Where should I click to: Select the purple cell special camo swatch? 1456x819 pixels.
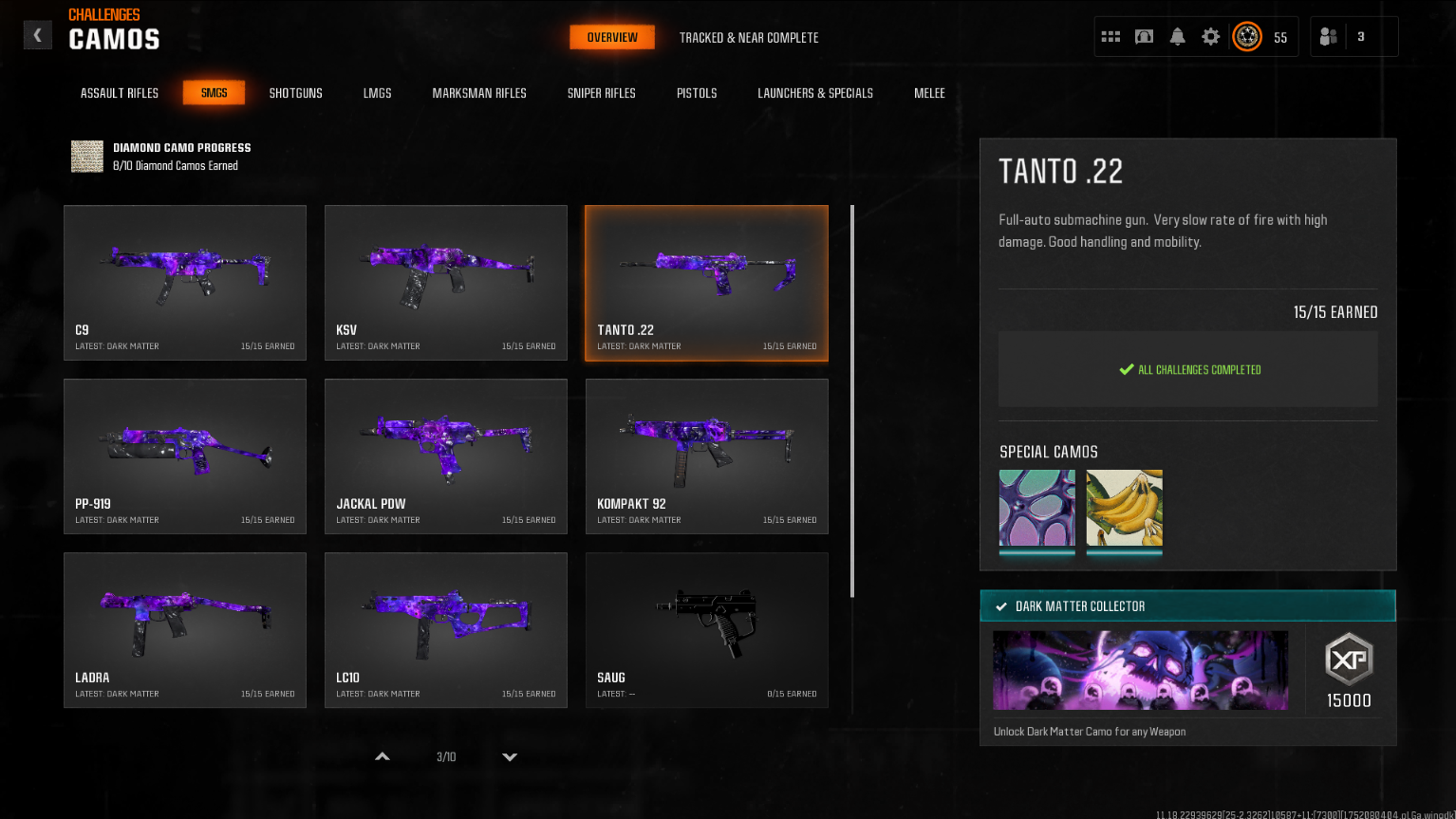coord(1036,508)
